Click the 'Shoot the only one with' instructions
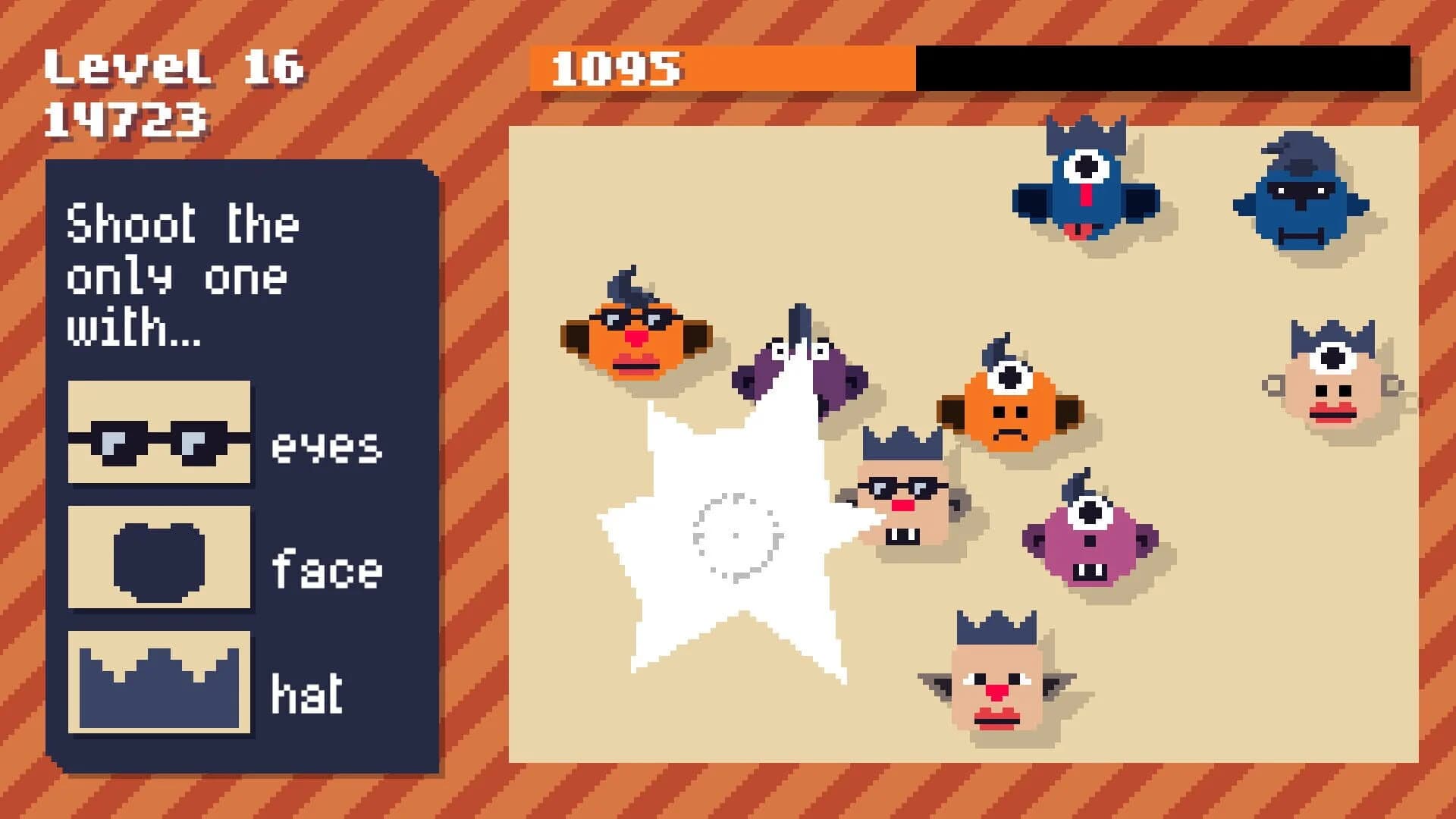The image size is (1456, 819). 182,273
